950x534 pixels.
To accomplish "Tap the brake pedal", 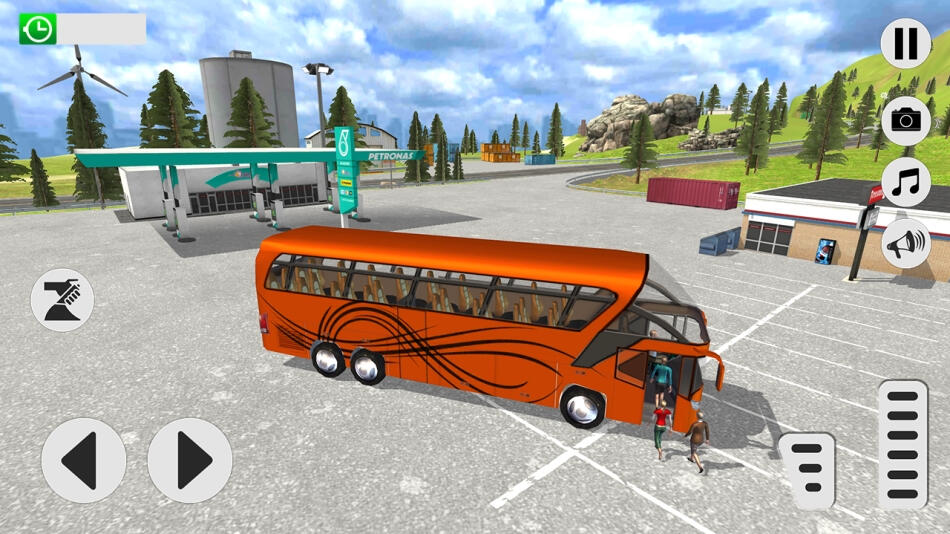I will 807,471.
